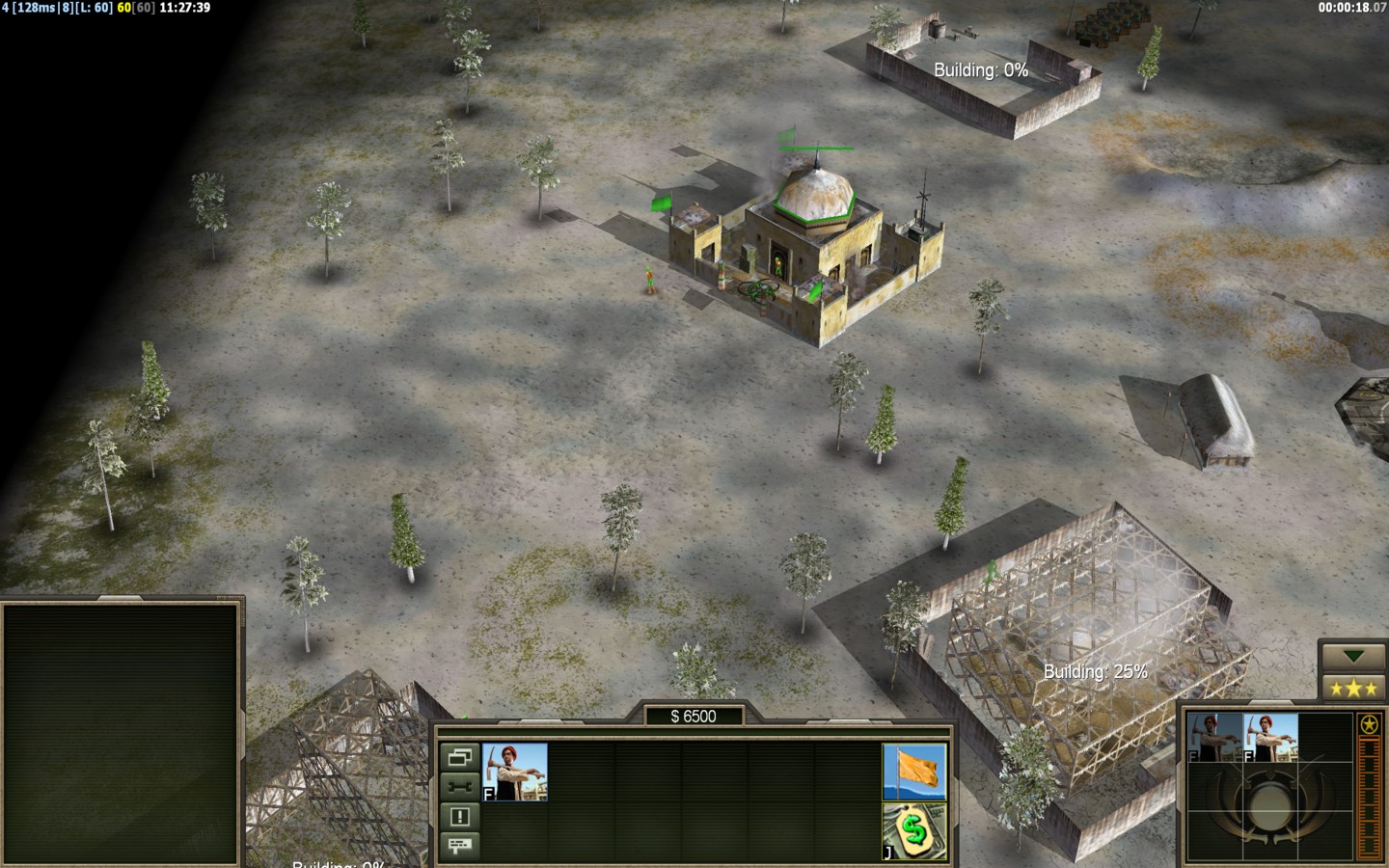
Task: Cancel the worker currently in production
Action: click(1214, 738)
